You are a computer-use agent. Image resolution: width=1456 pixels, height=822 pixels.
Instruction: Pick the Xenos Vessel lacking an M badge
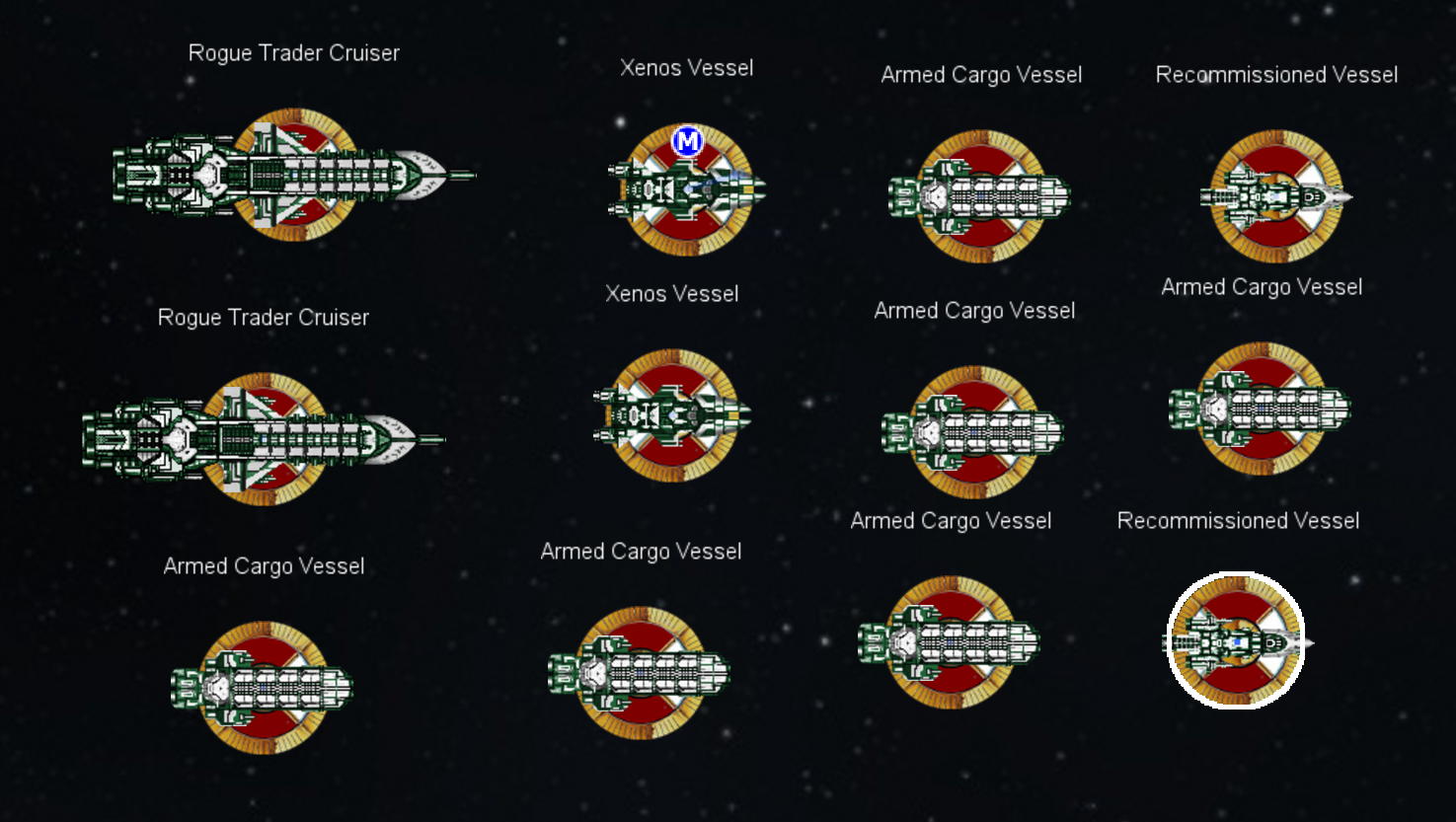coord(672,415)
